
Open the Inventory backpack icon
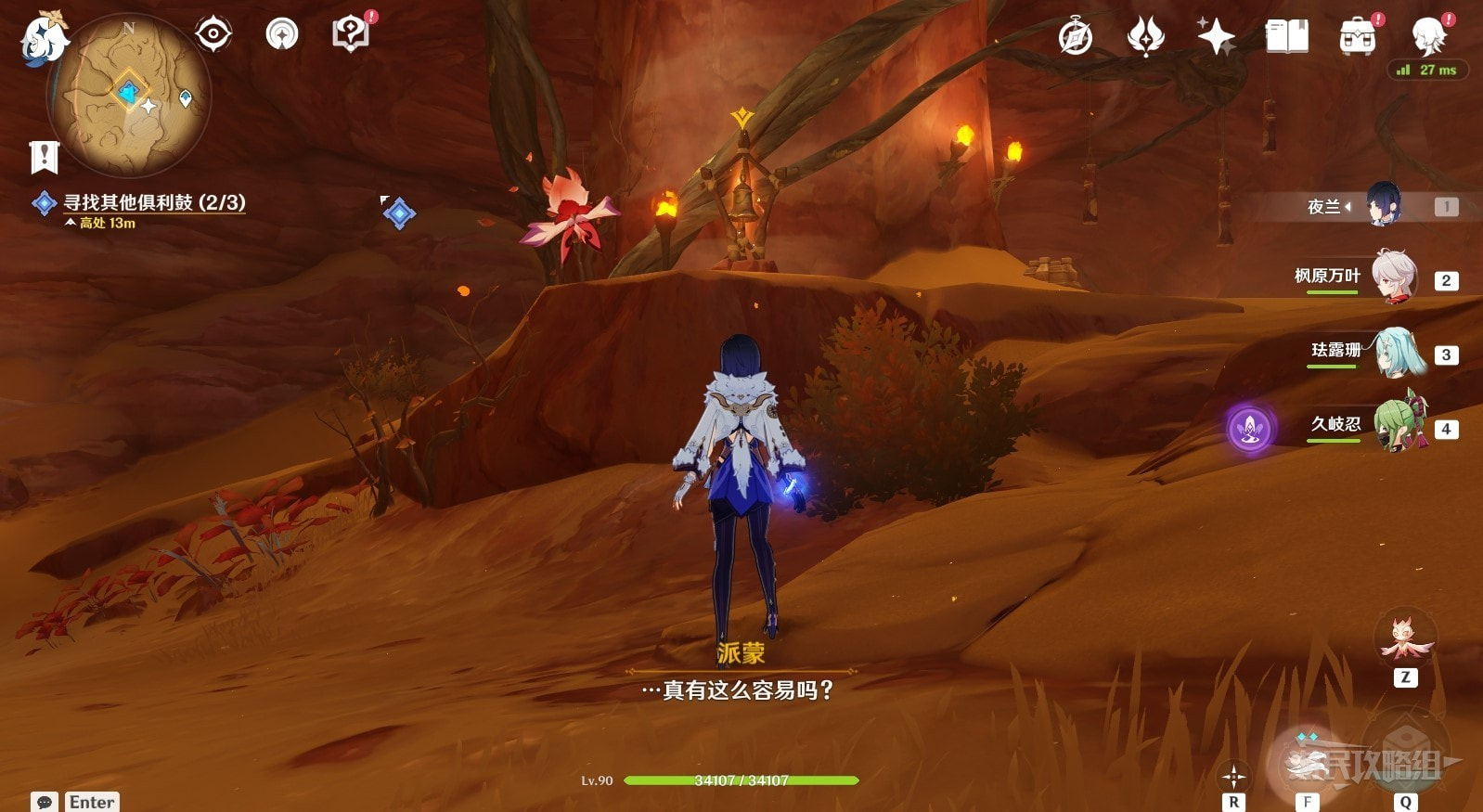[x=1357, y=37]
